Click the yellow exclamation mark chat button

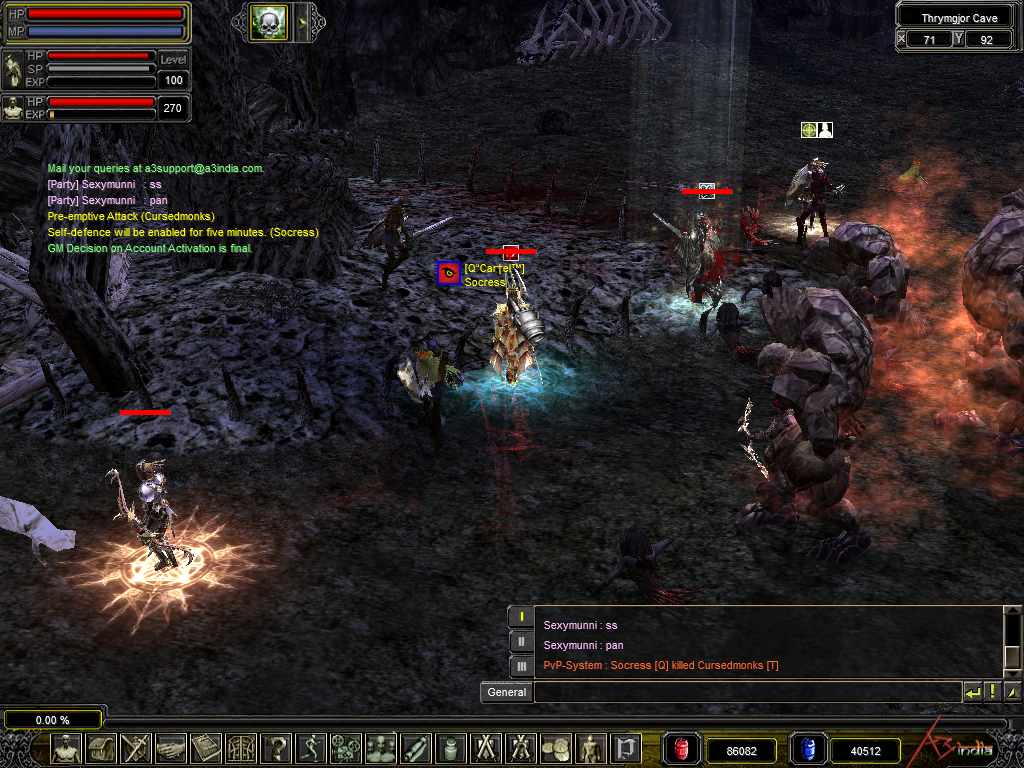coord(993,692)
